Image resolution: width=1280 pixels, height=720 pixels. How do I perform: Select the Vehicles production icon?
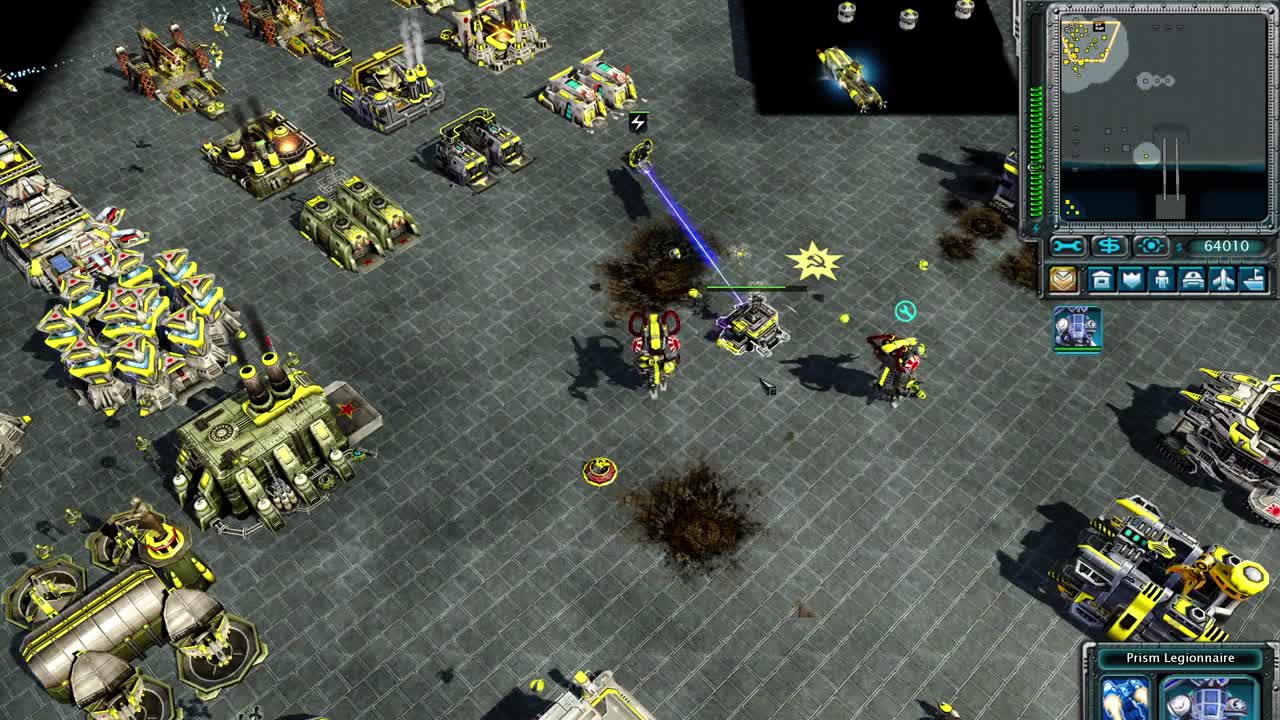click(1192, 279)
